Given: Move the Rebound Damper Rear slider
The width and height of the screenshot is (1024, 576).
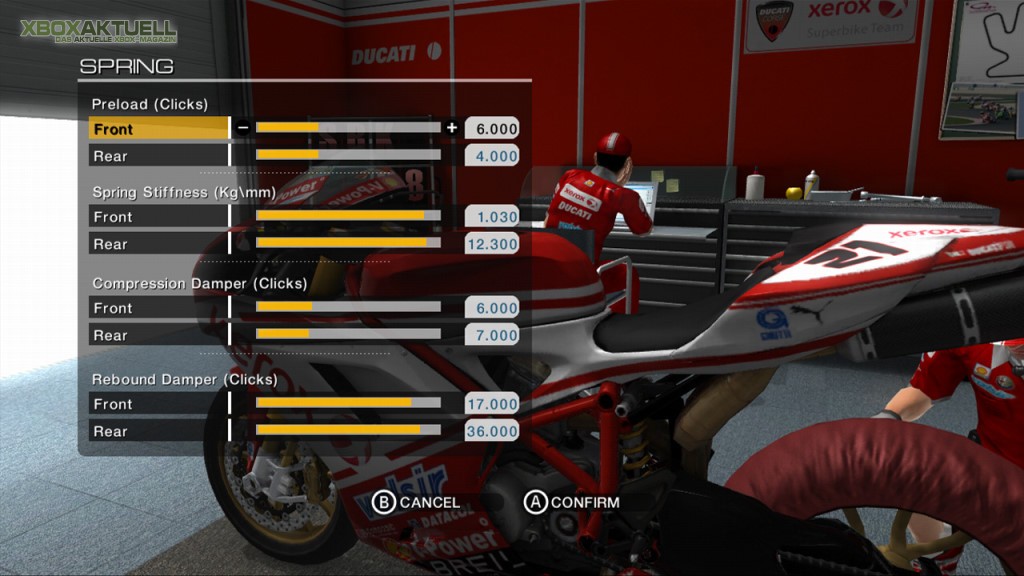Looking at the screenshot, I should (348, 430).
